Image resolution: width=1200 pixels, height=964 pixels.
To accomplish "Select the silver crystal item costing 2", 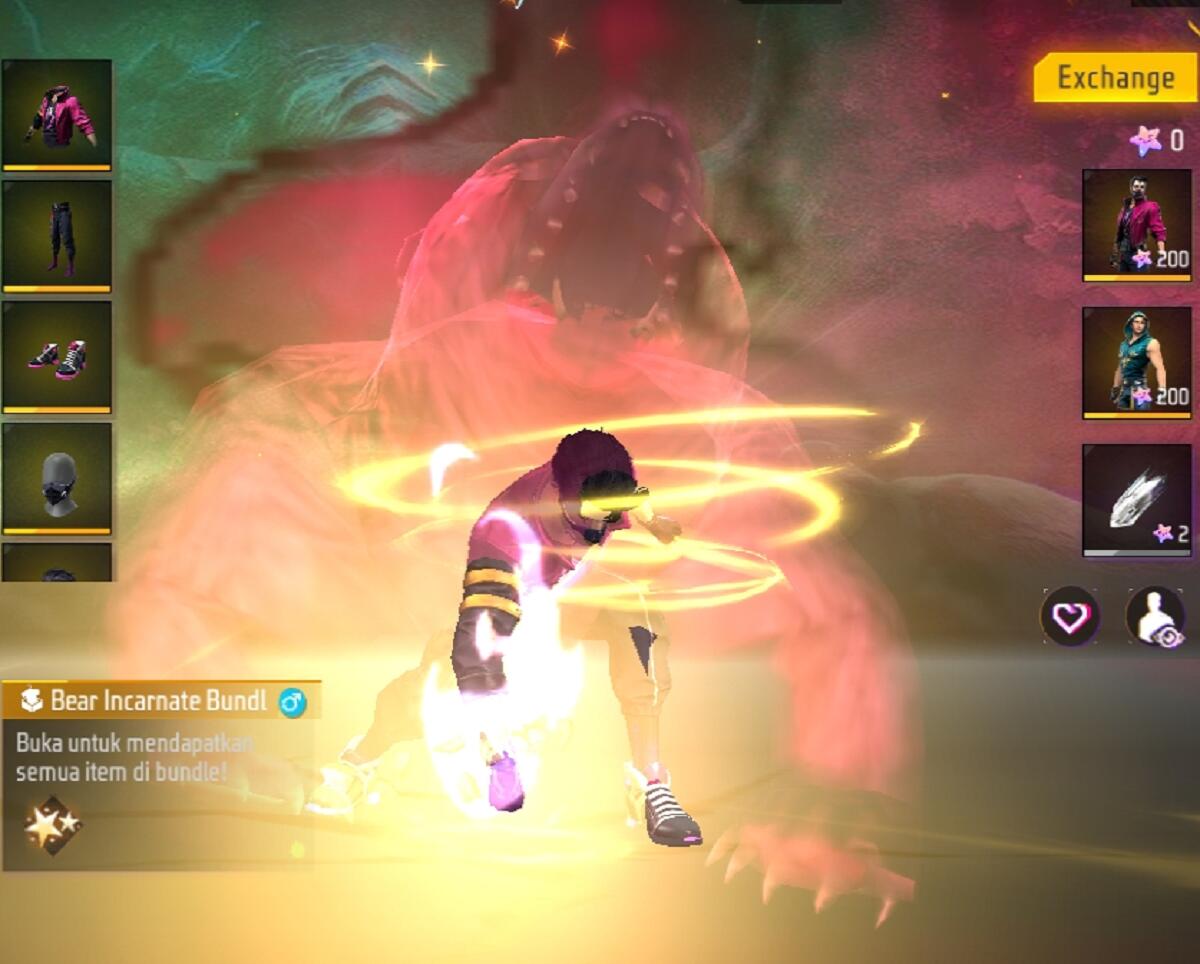I will point(1137,499).
